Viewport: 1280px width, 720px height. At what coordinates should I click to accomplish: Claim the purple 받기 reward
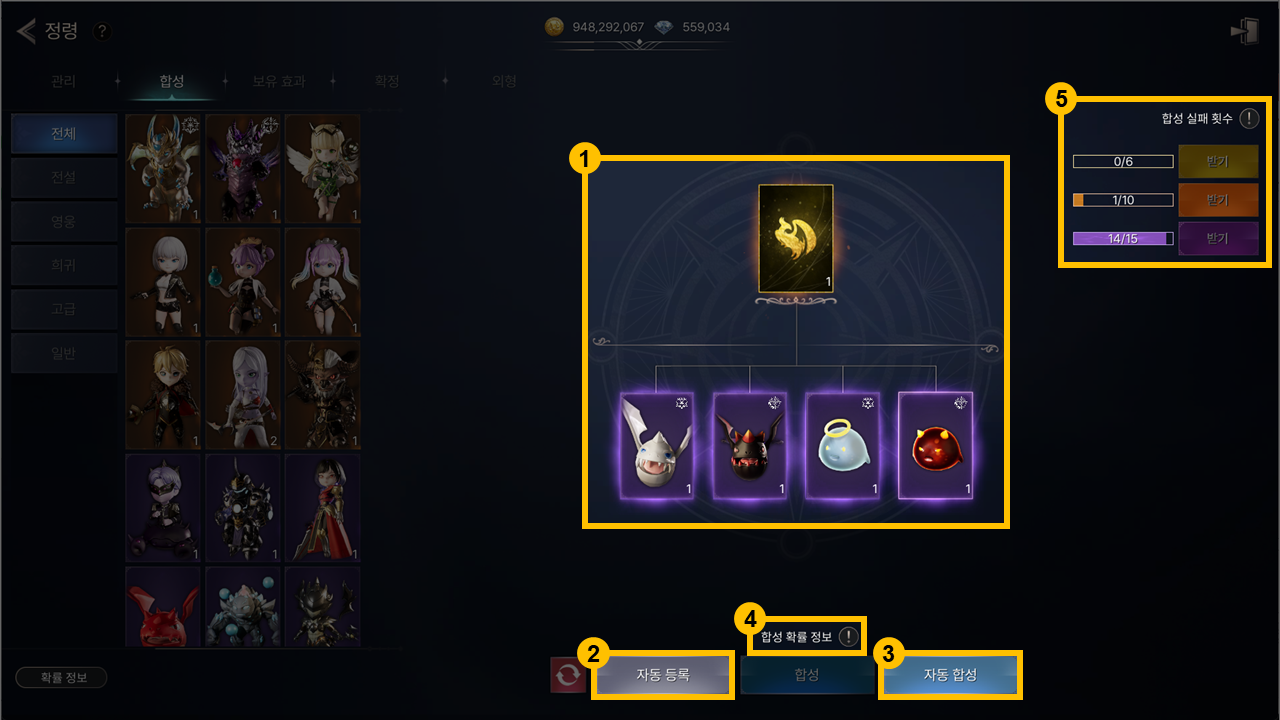(1217, 239)
